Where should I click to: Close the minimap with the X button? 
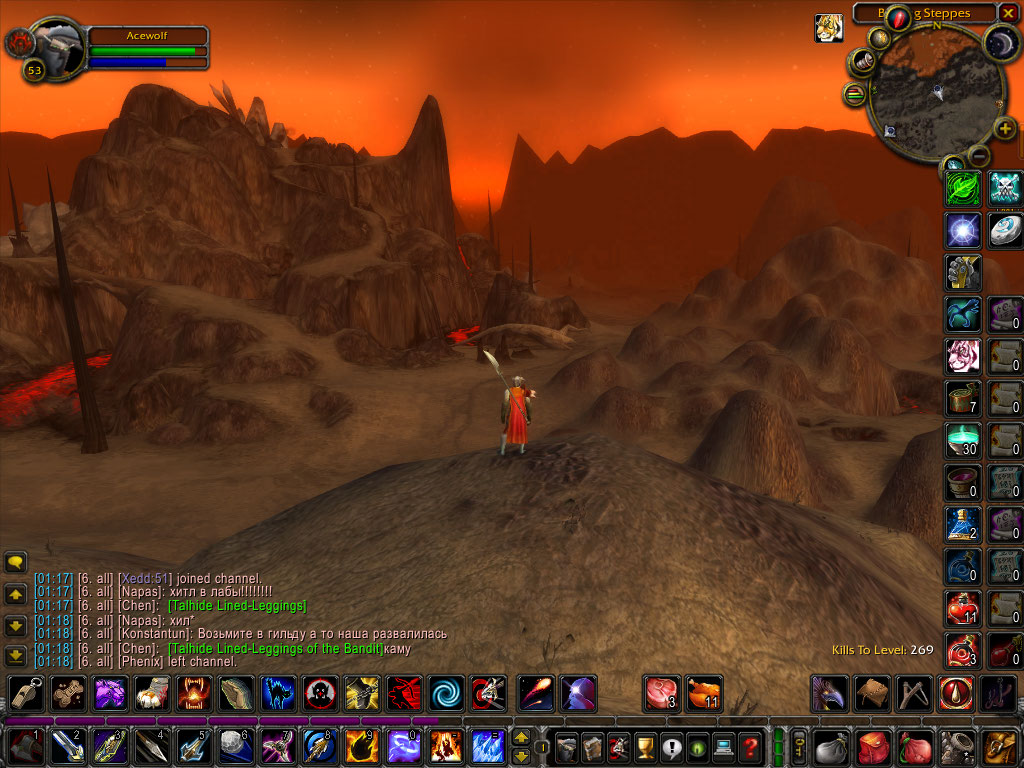click(x=1009, y=13)
